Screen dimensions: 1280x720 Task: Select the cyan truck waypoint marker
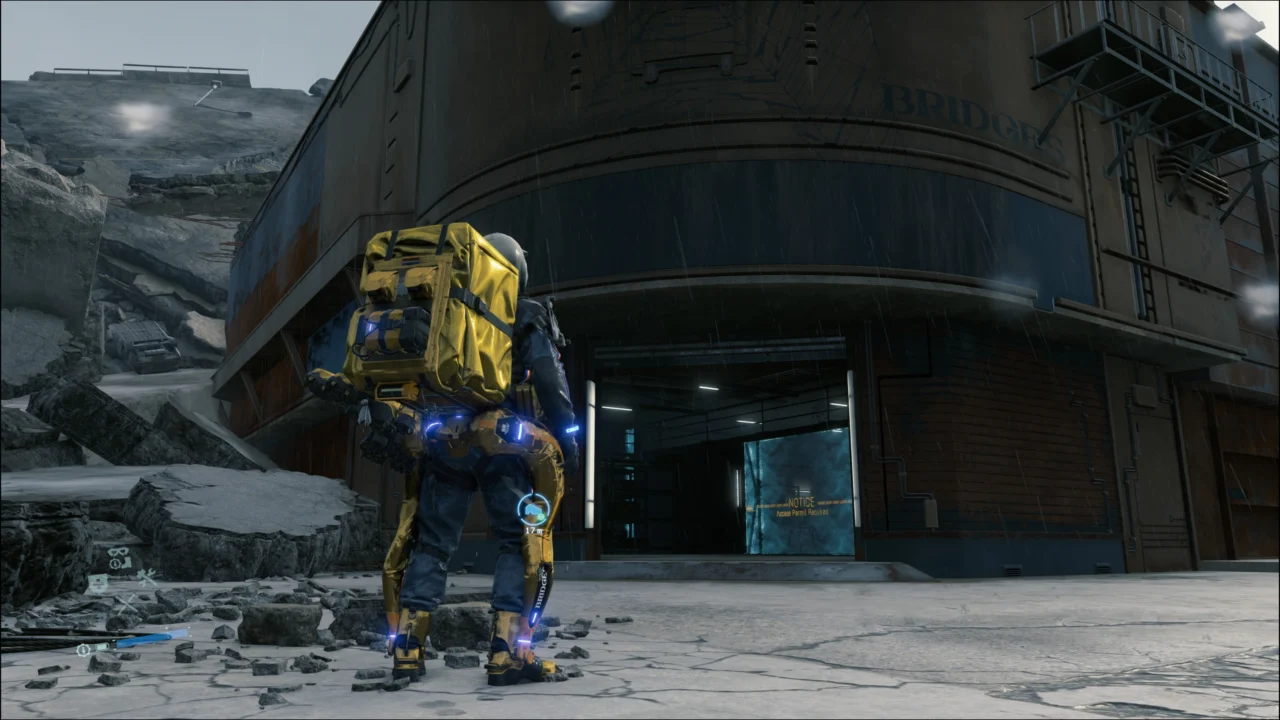(534, 510)
